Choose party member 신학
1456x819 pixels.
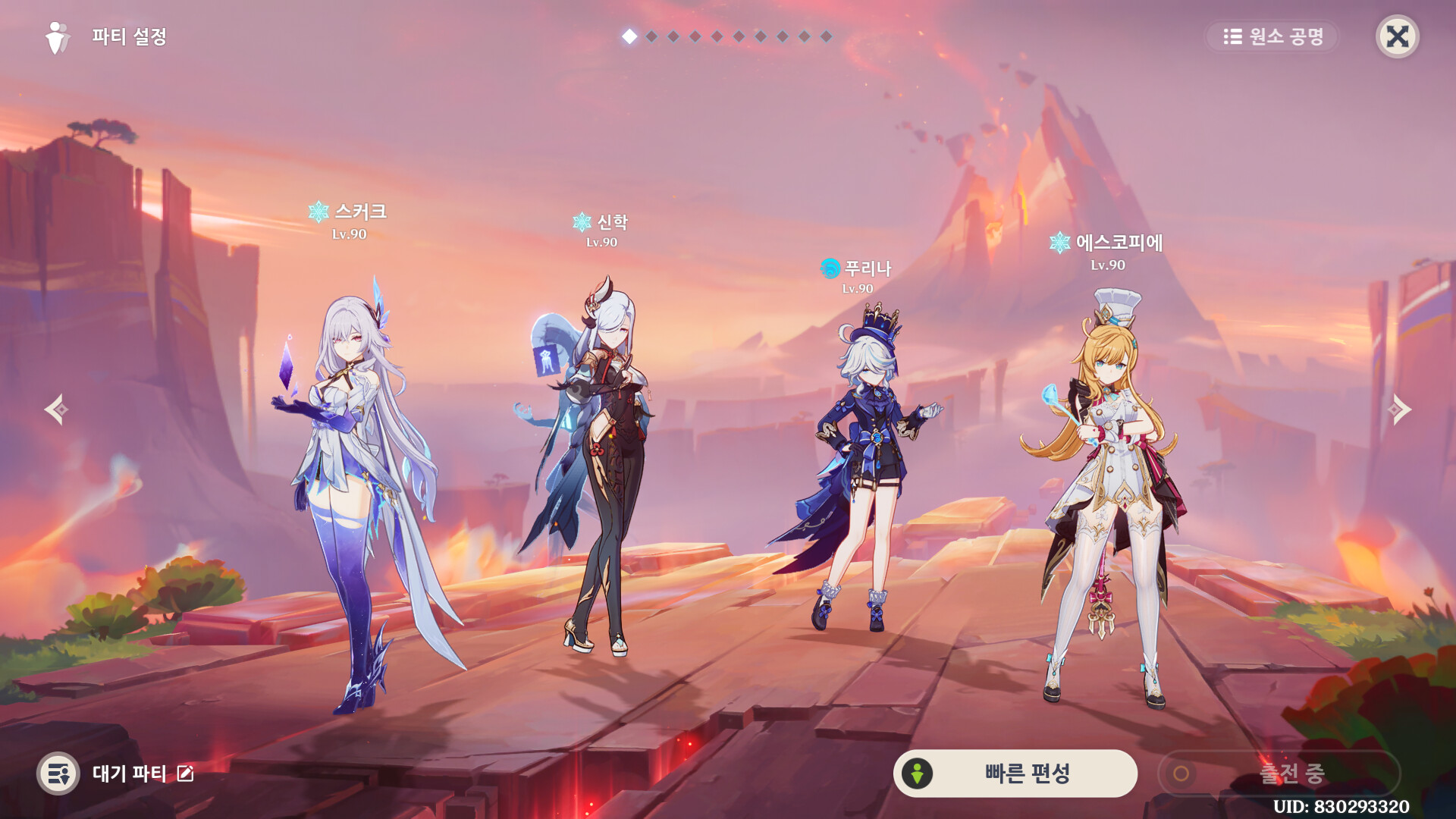599,470
